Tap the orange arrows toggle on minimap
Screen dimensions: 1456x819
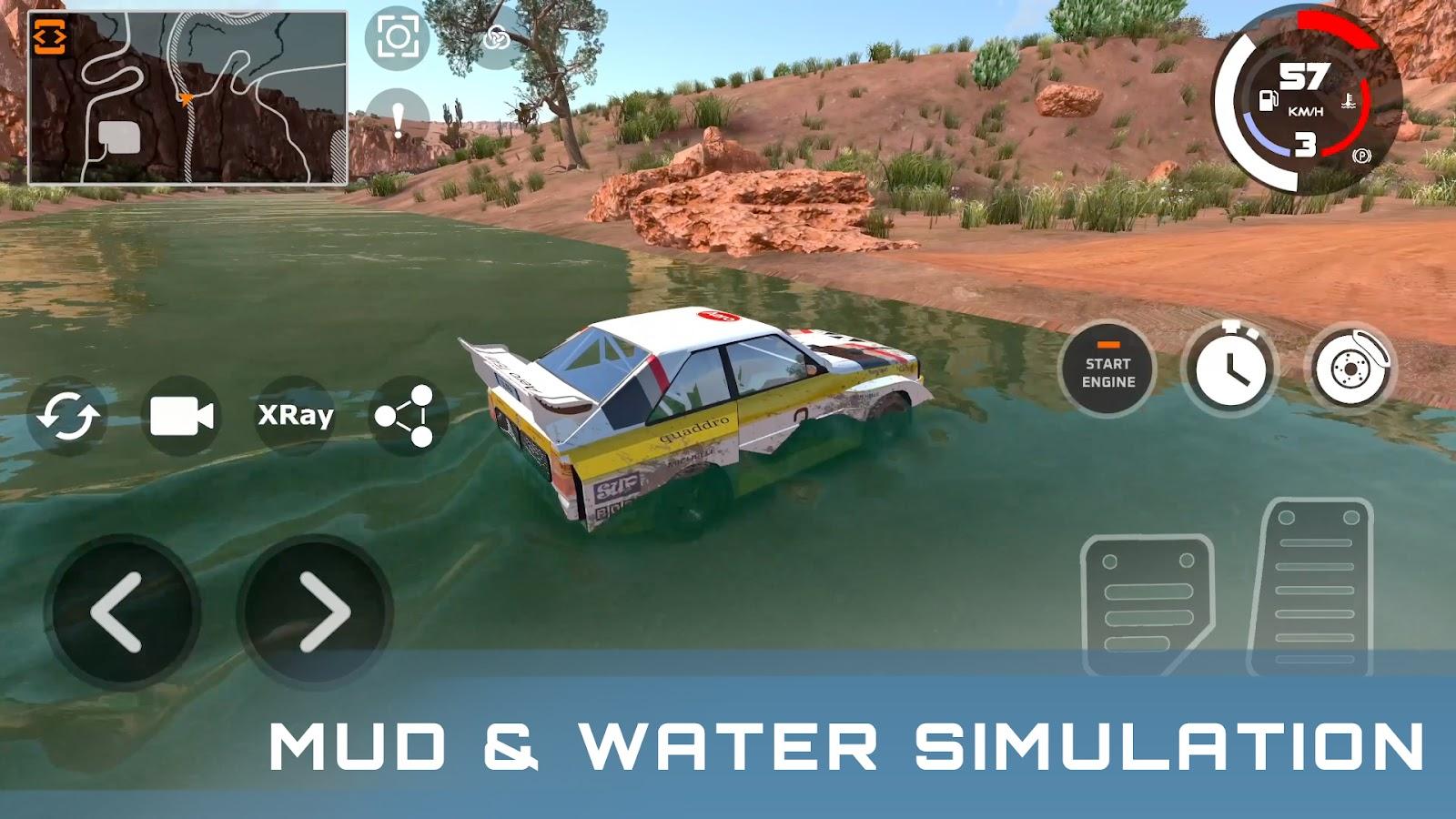[x=50, y=34]
